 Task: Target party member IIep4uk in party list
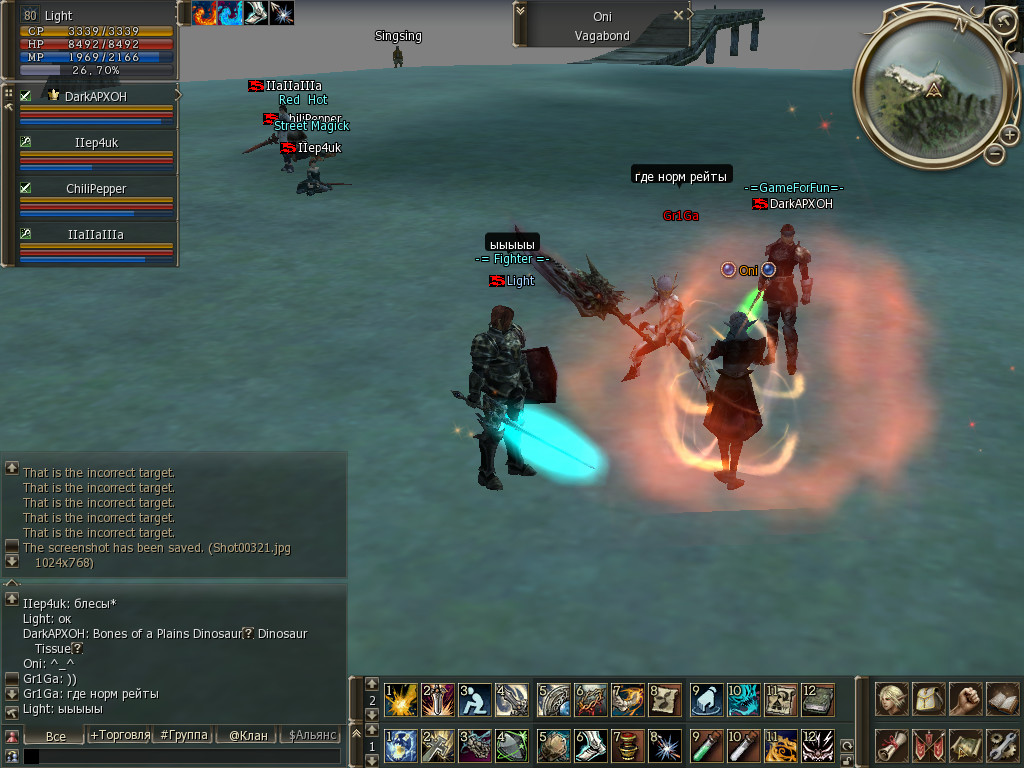(x=96, y=143)
